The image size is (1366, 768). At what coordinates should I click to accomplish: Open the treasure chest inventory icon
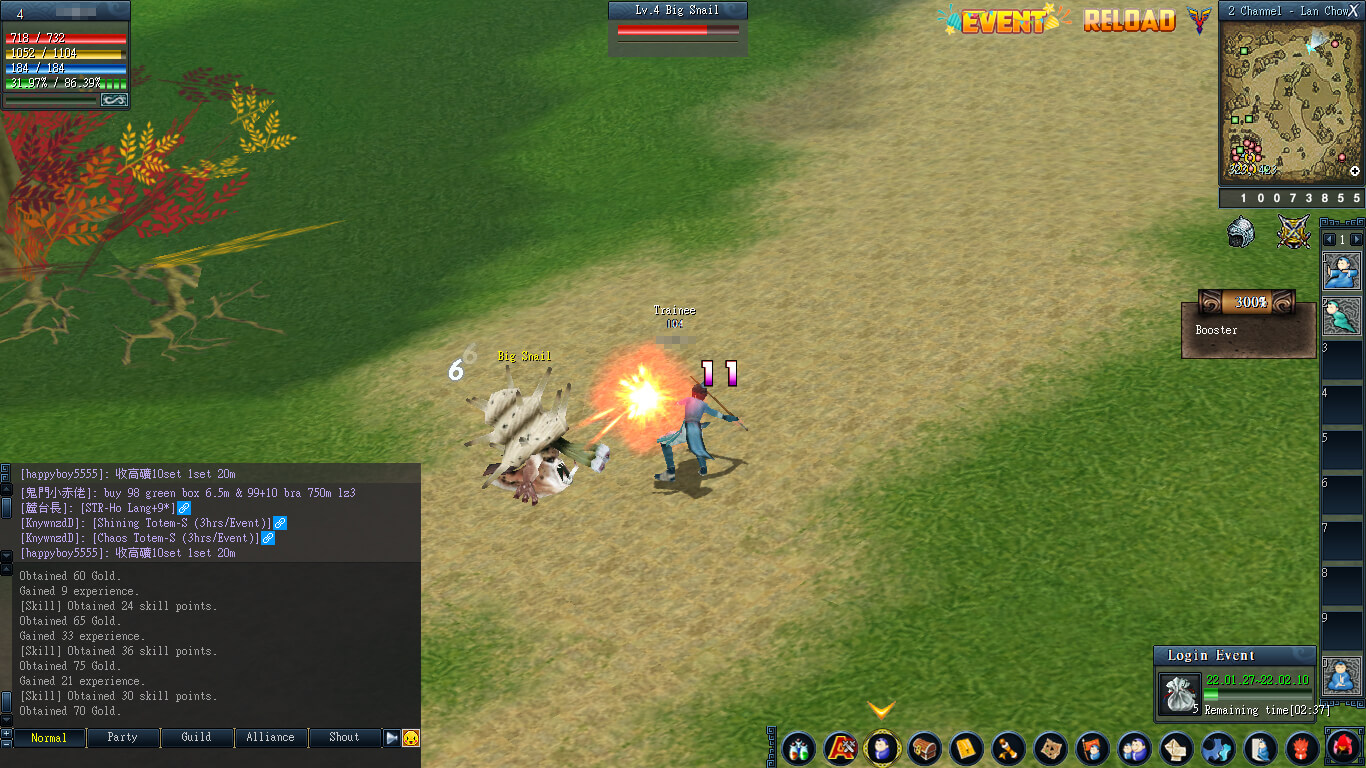924,748
